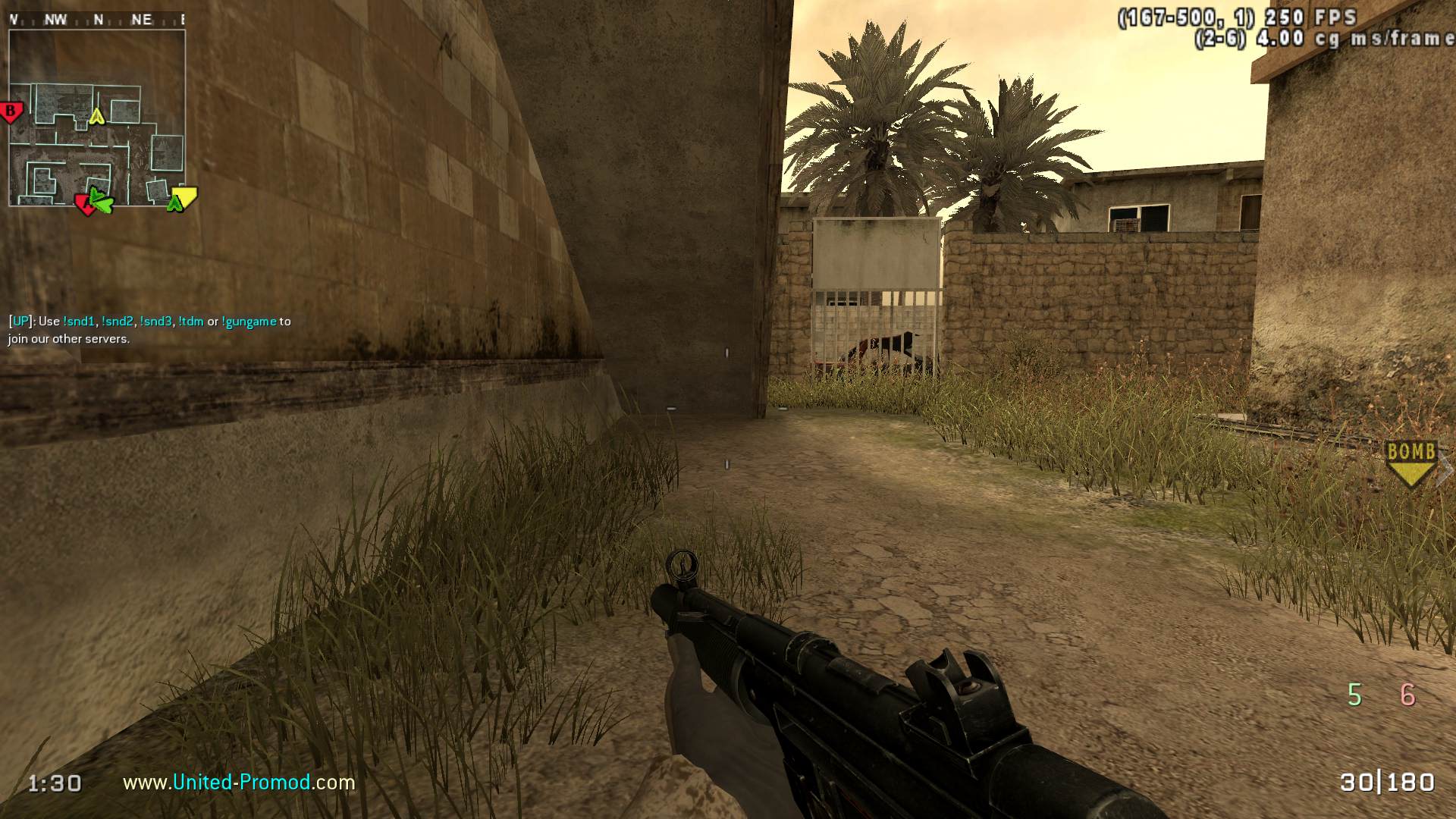Select the yellow bomb marker on minimap
1456x819 pixels.
coord(184,198)
